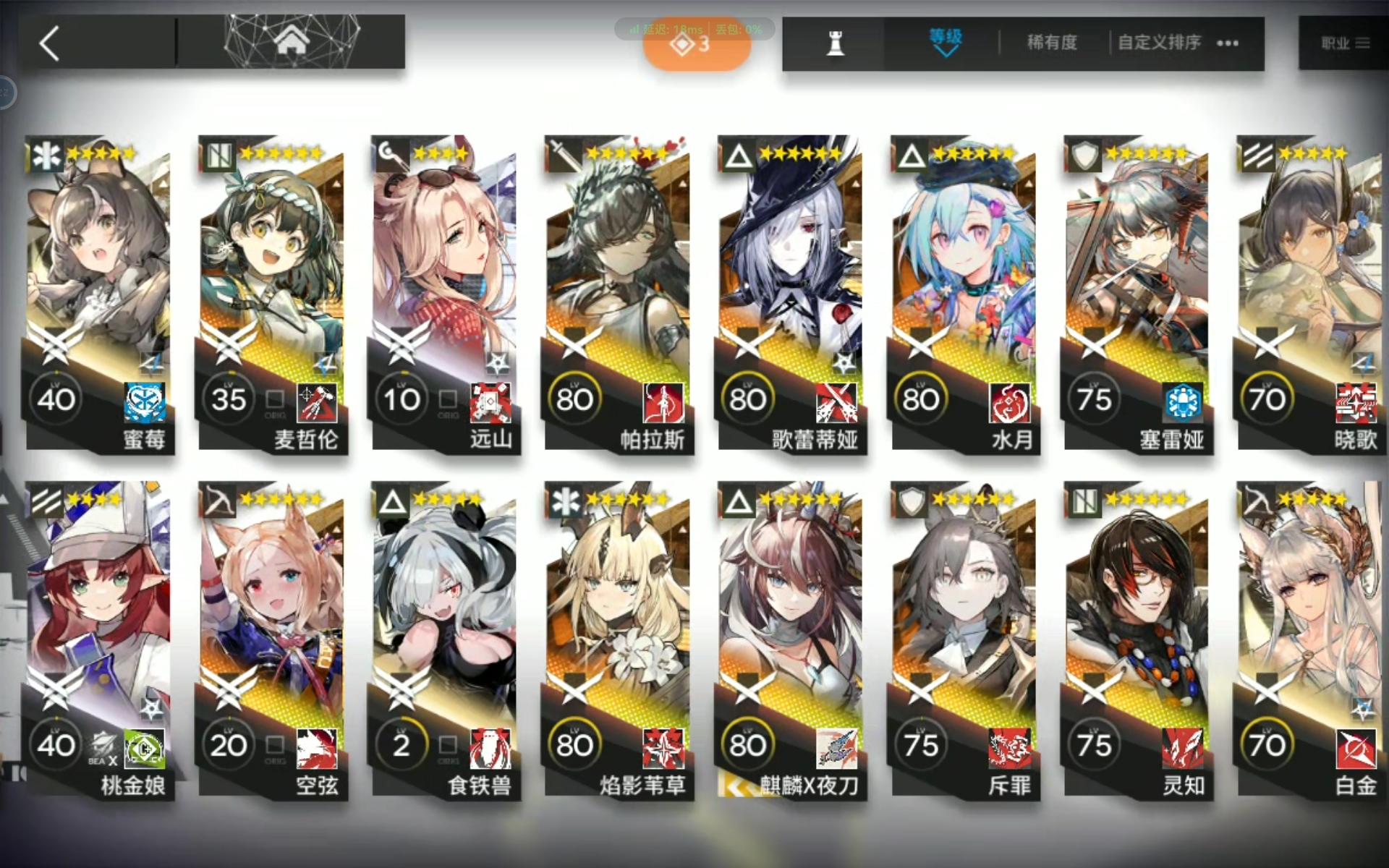Open the 自定义排序 custom sort option

pos(1159,43)
